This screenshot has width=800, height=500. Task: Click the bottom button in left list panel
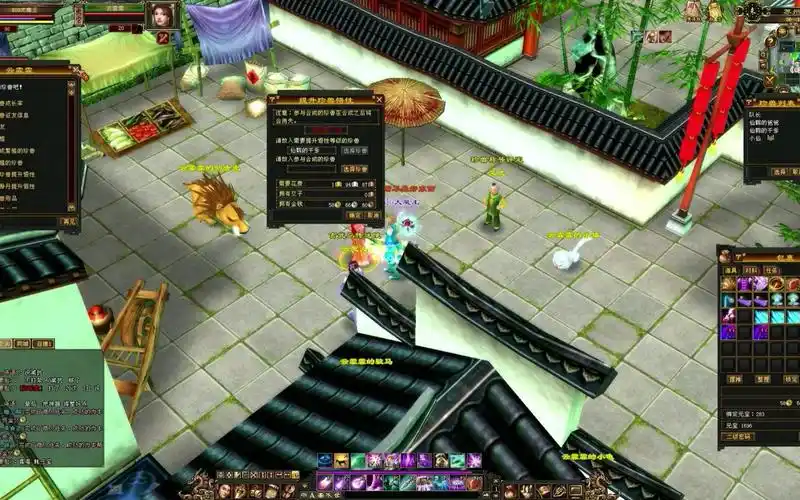coord(68,222)
